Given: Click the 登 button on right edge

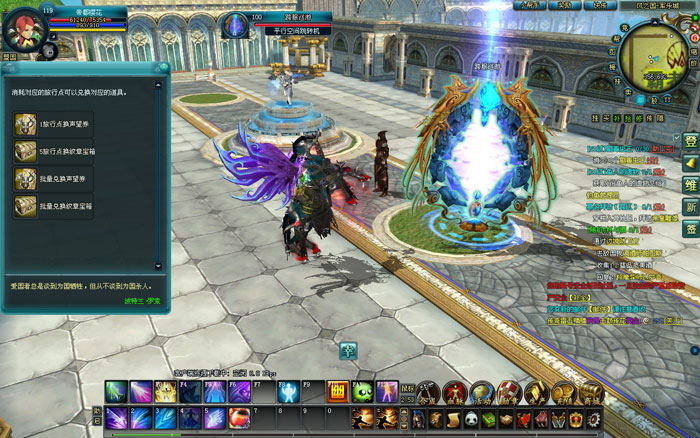Looking at the screenshot, I should 690,141.
